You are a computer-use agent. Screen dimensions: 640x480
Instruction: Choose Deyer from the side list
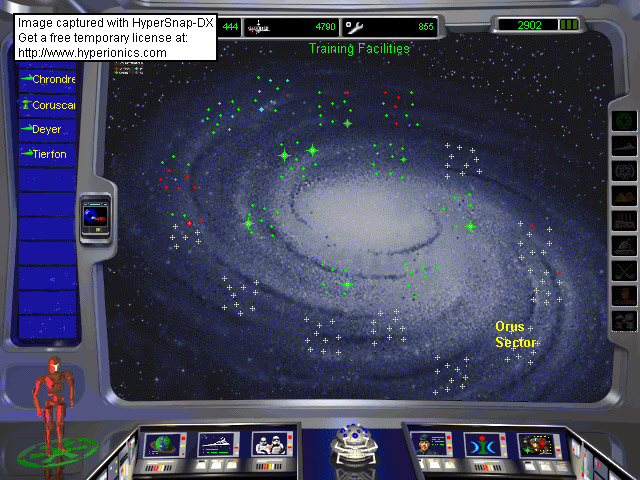(46, 129)
